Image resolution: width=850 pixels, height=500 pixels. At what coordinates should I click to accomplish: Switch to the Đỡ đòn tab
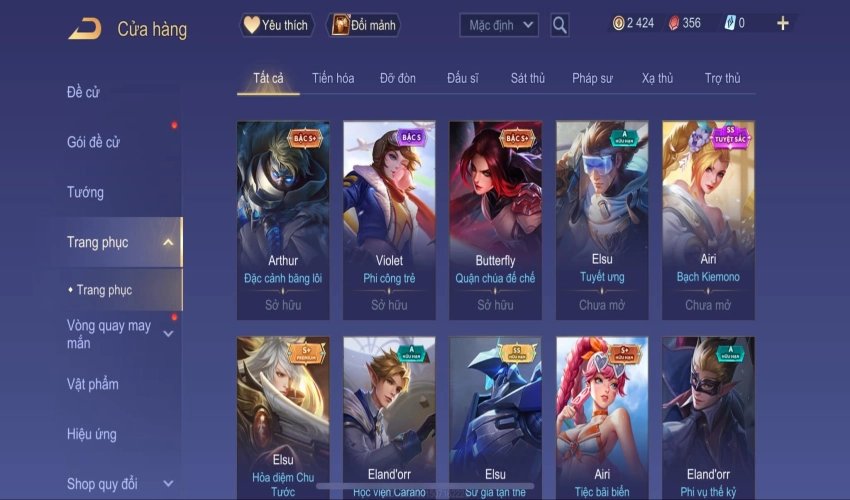398,78
